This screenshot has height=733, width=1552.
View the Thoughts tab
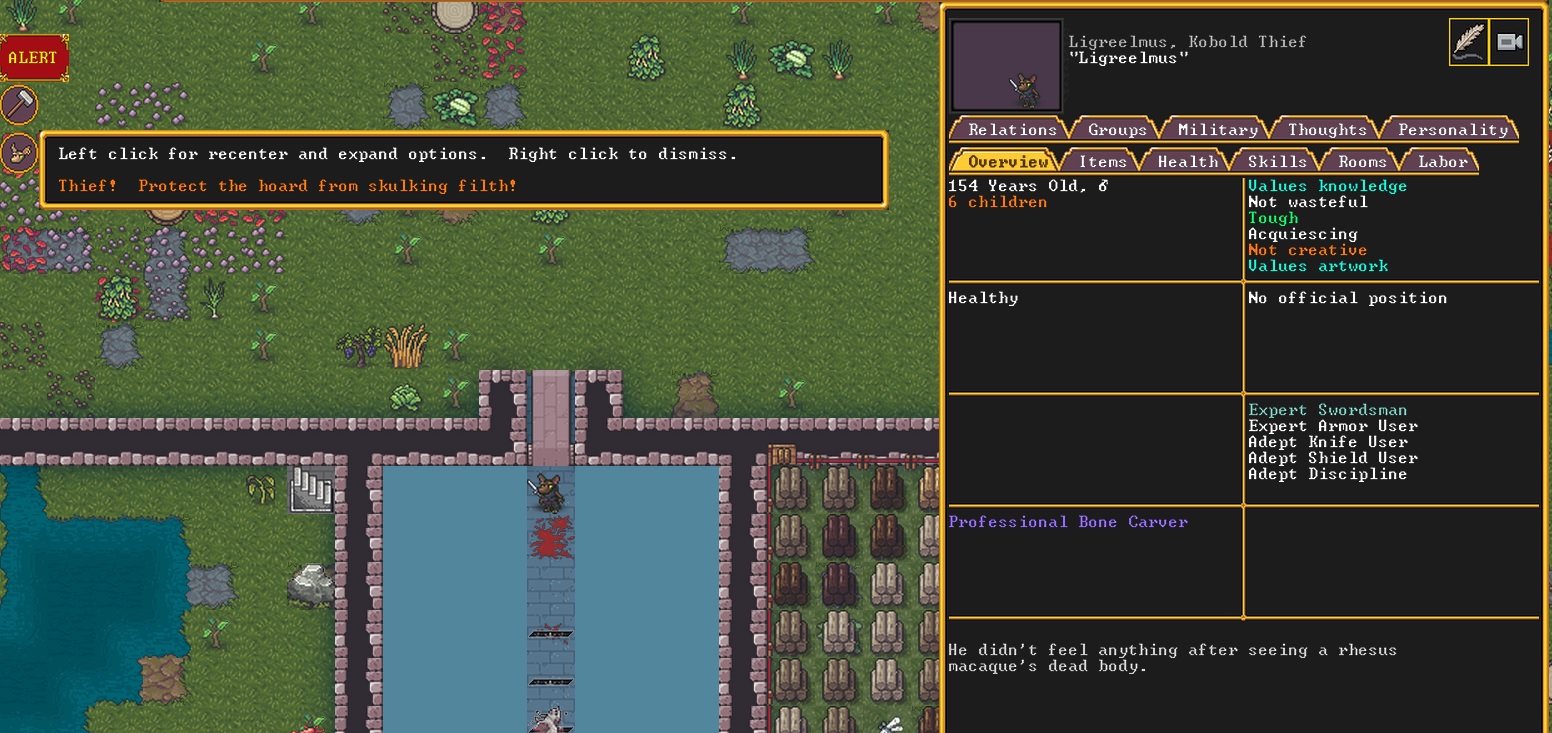1327,129
